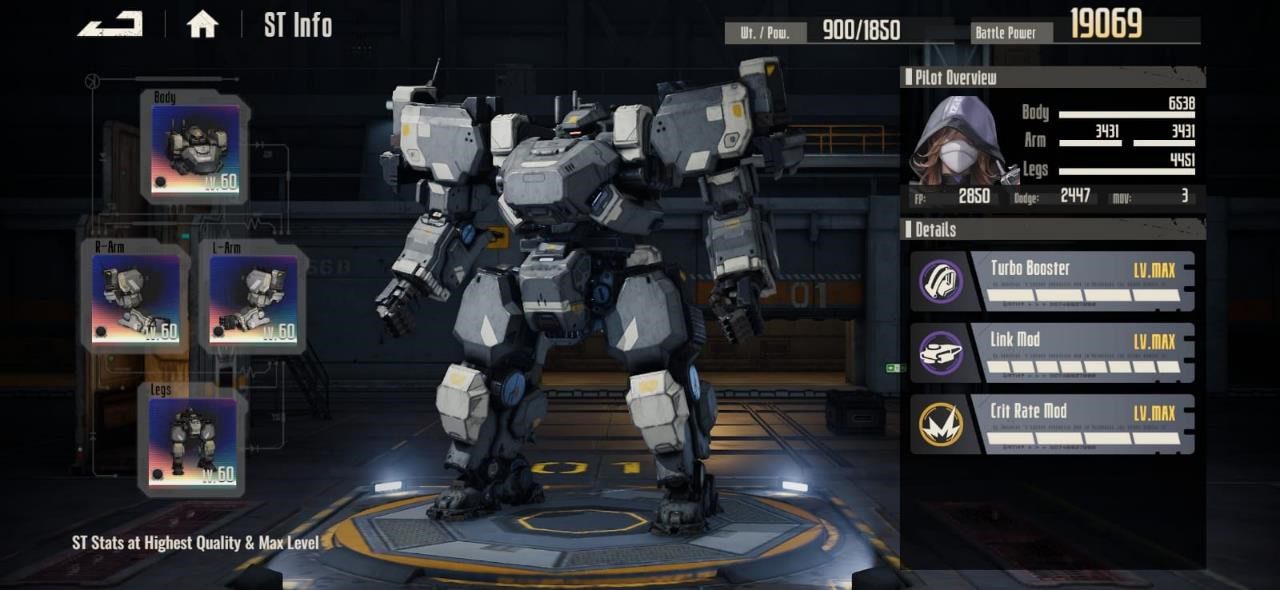This screenshot has width=1280, height=590.
Task: Click the hooded pilot portrait
Action: coord(955,140)
